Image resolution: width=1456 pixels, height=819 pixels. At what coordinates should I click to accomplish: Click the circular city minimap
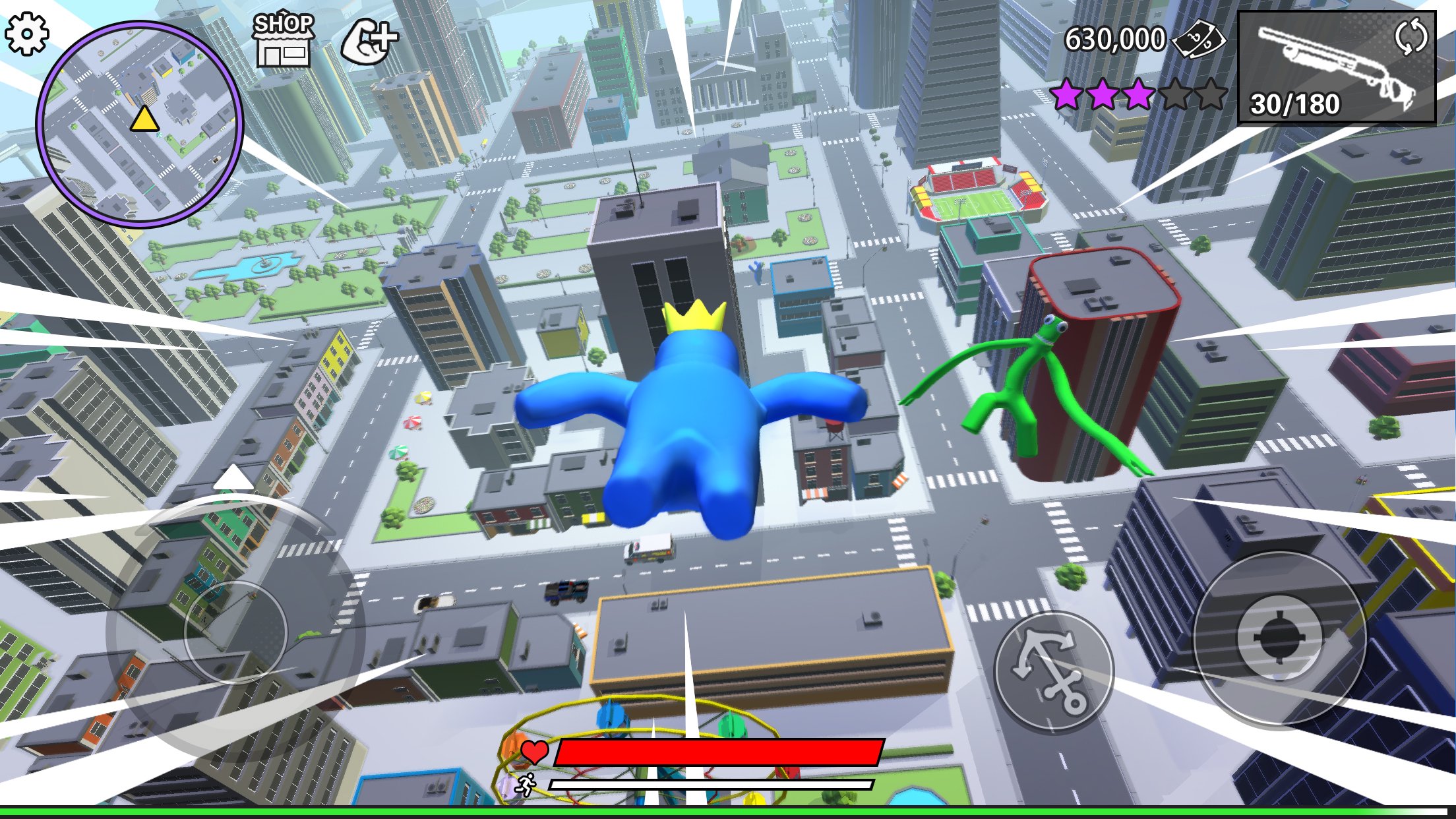tap(140, 123)
